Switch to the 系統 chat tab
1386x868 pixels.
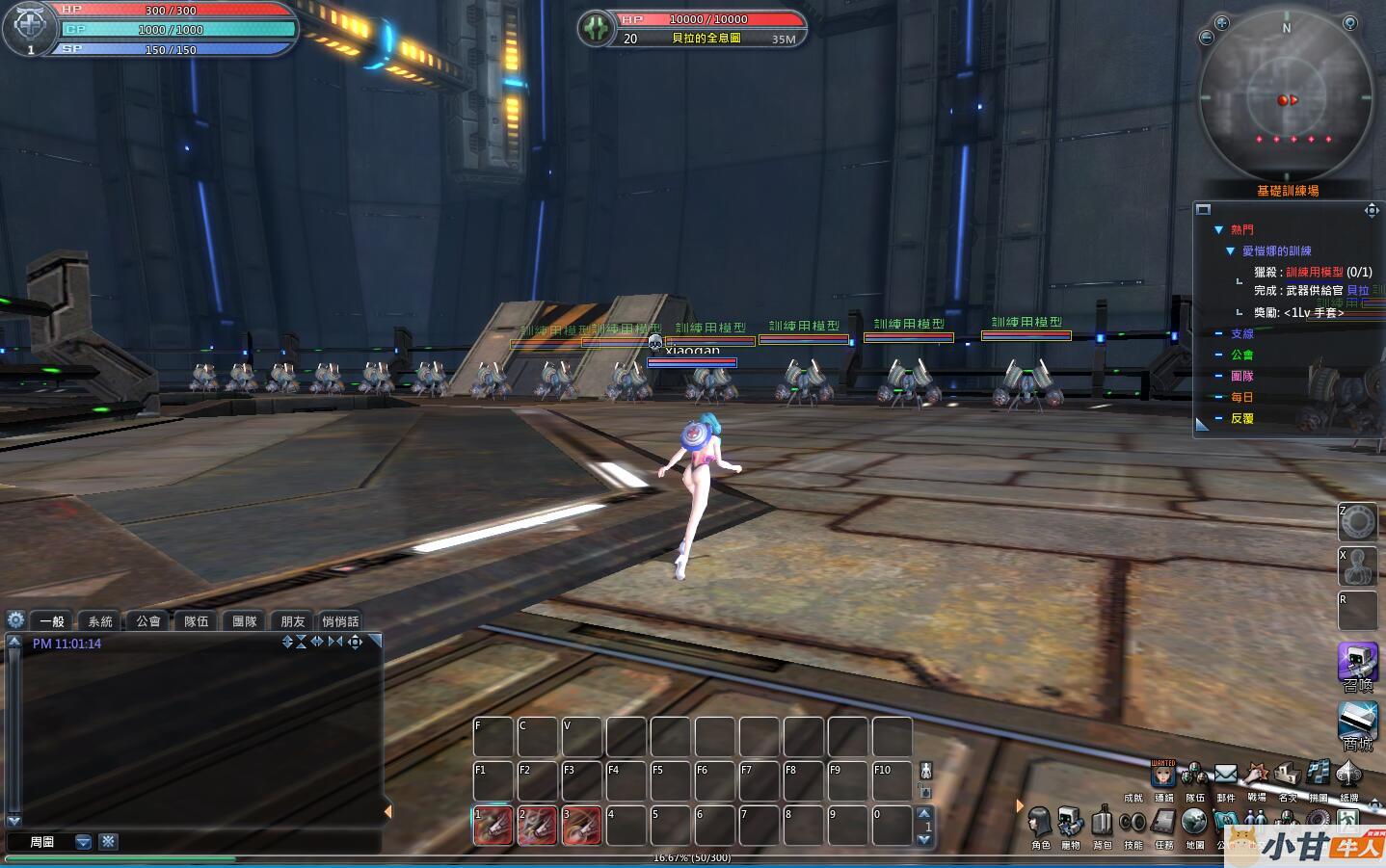pos(100,621)
